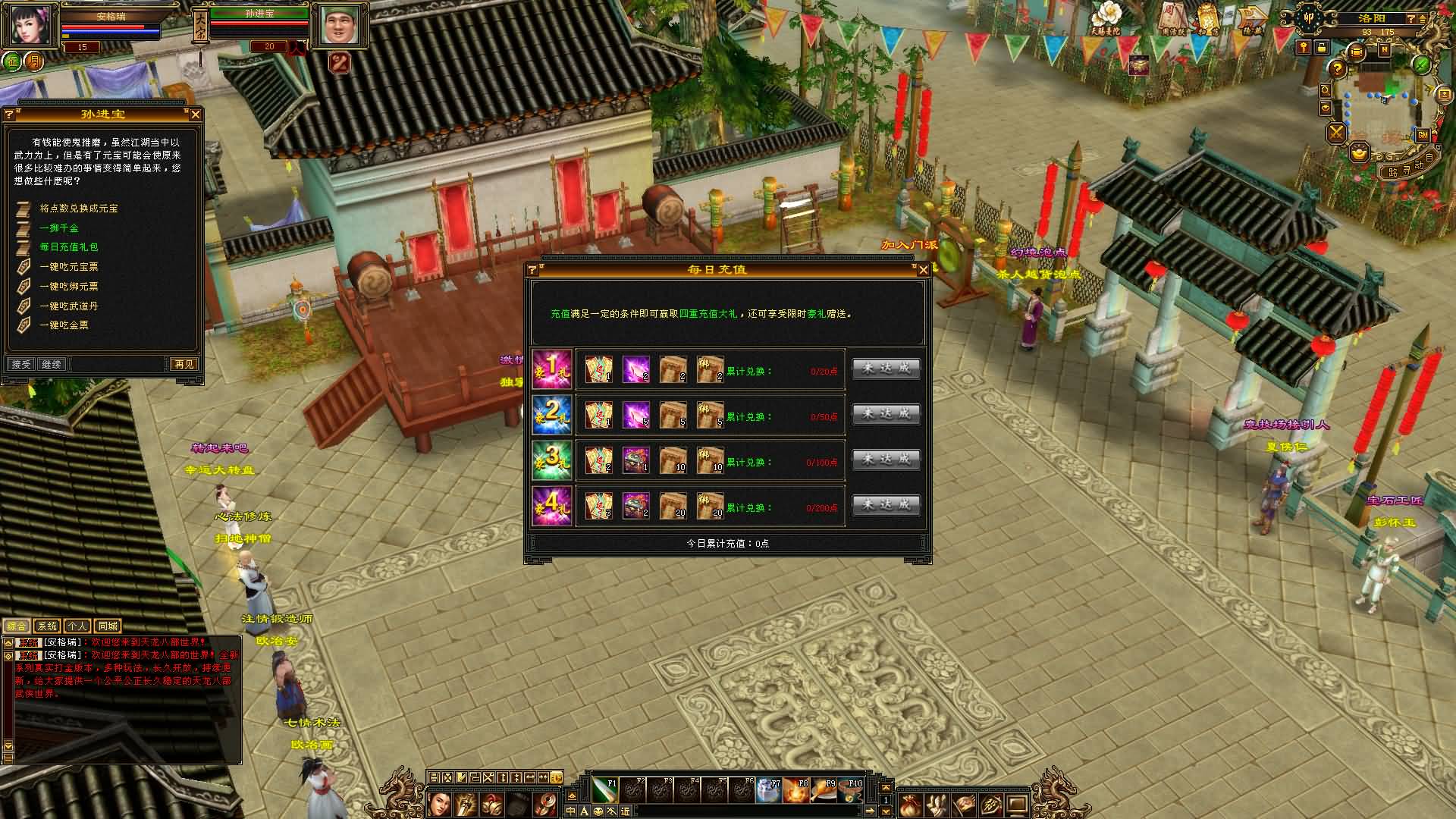Open the 同城 chat tab
1456x819 pixels.
(108, 626)
